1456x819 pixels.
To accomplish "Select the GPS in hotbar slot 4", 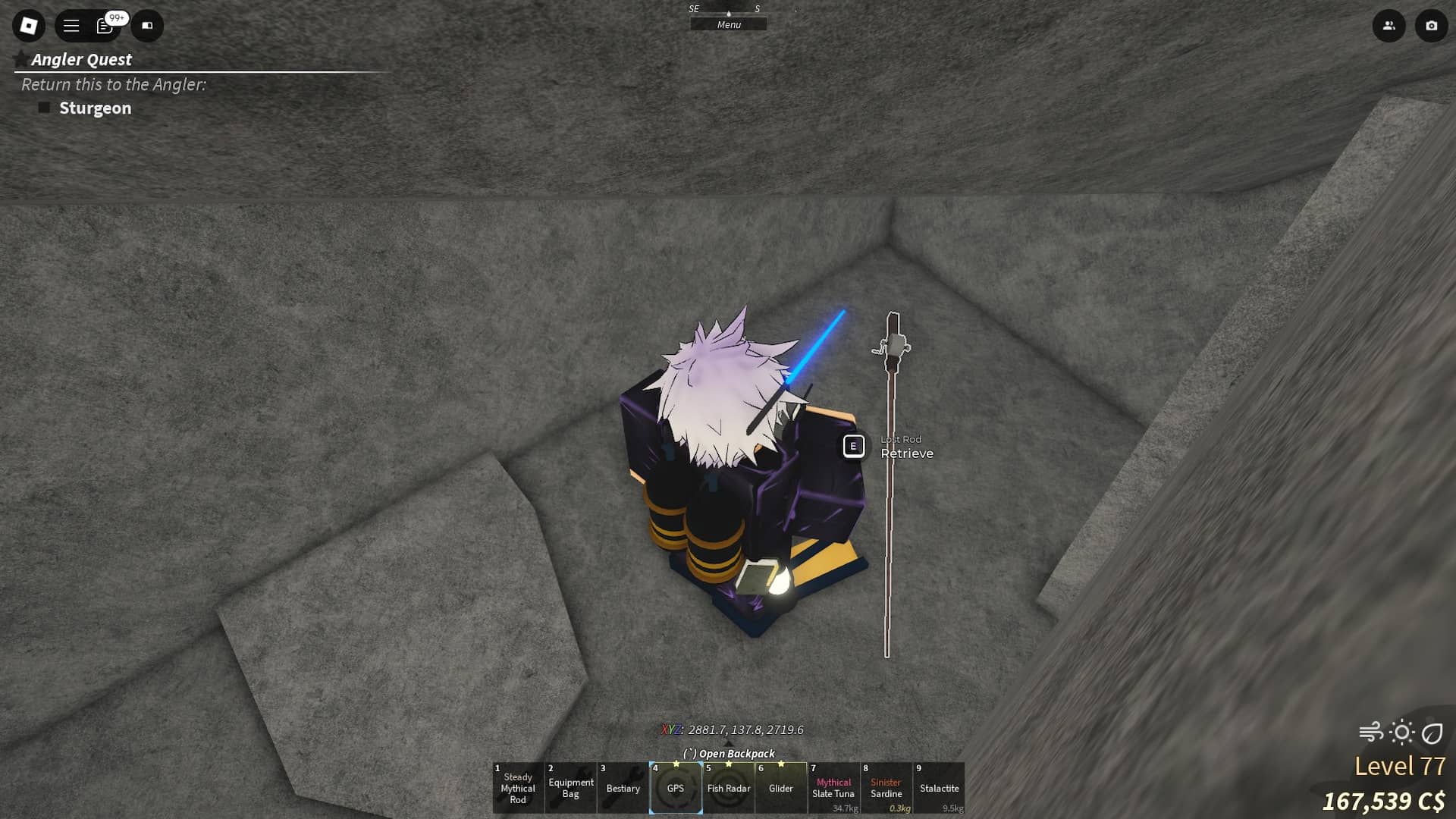I will click(x=676, y=788).
